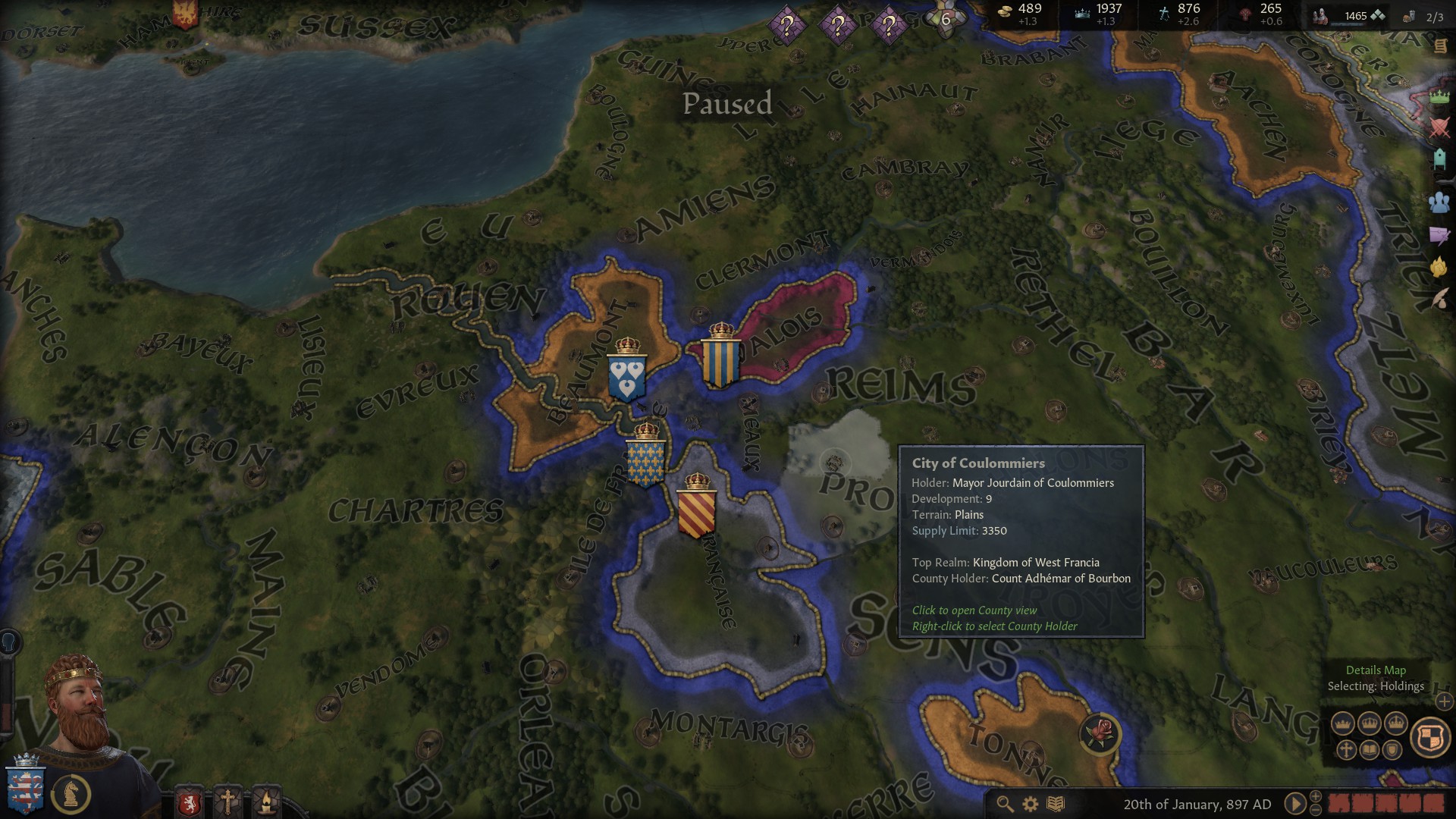Image resolution: width=1456 pixels, height=819 pixels.
Task: Open the chess knight lifestyle focus
Action: point(72,793)
